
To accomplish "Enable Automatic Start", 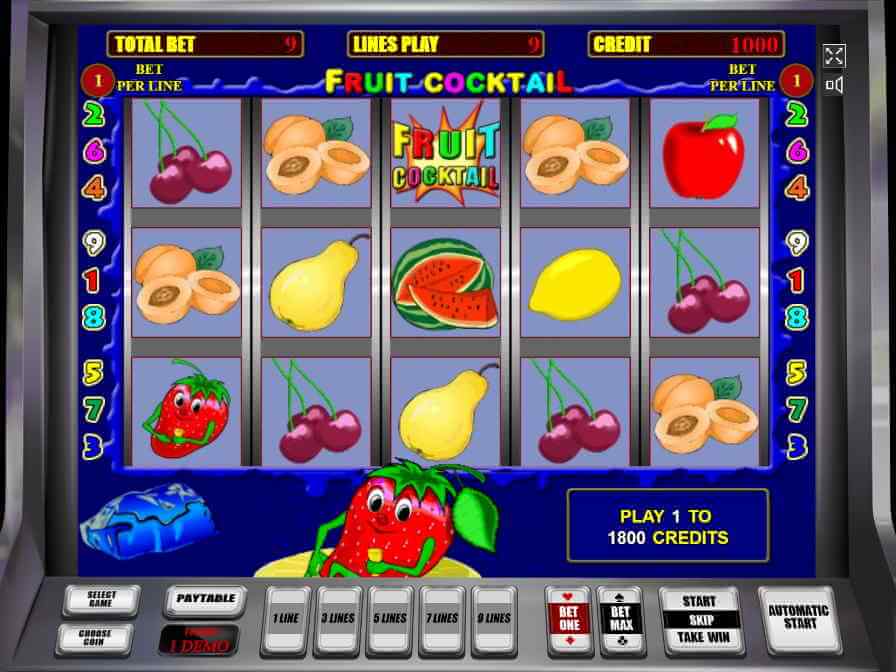I will (x=799, y=618).
